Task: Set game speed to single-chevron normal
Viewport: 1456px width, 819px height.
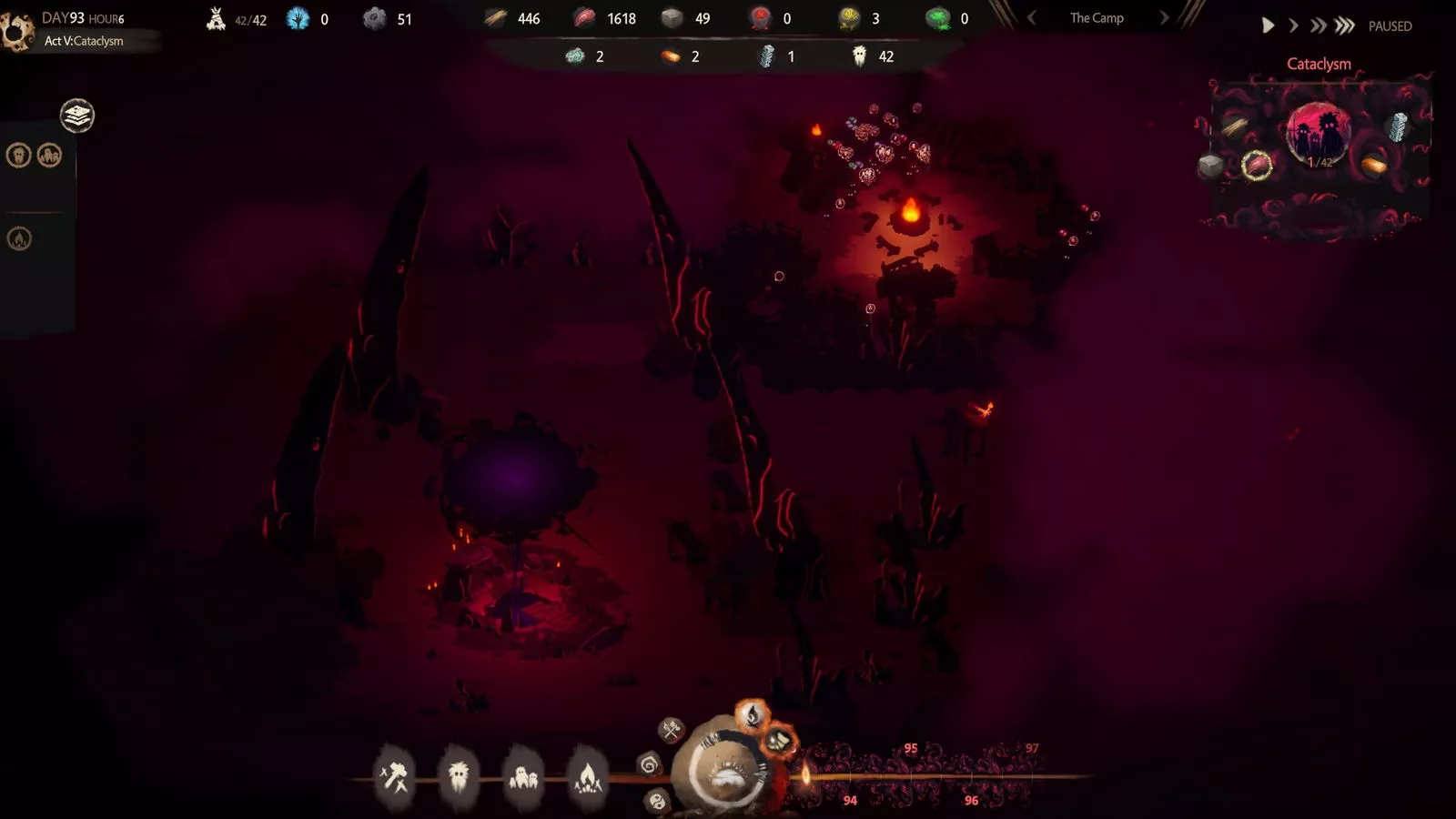Action: click(x=1293, y=26)
